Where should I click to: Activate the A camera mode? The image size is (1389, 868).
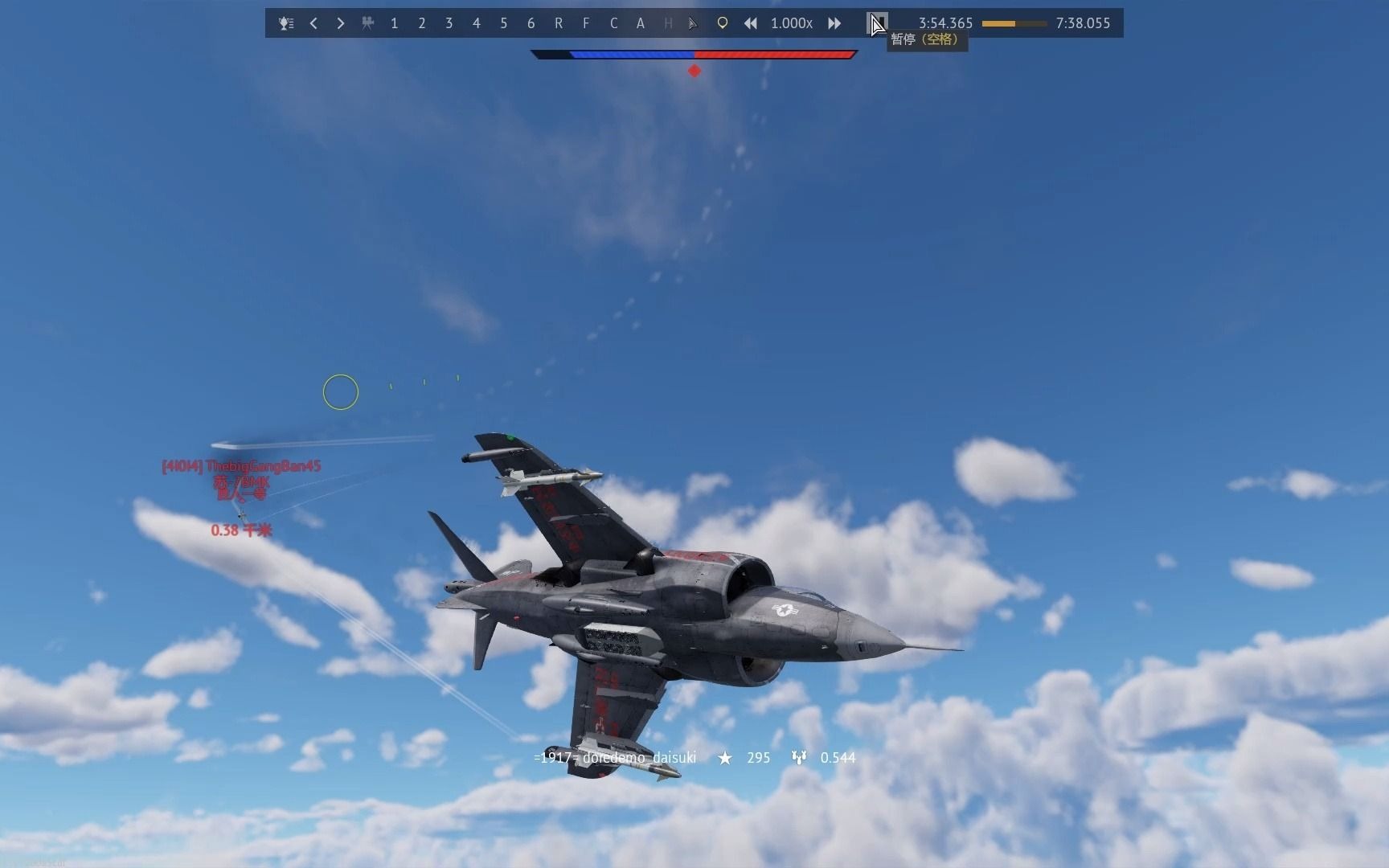point(641,23)
